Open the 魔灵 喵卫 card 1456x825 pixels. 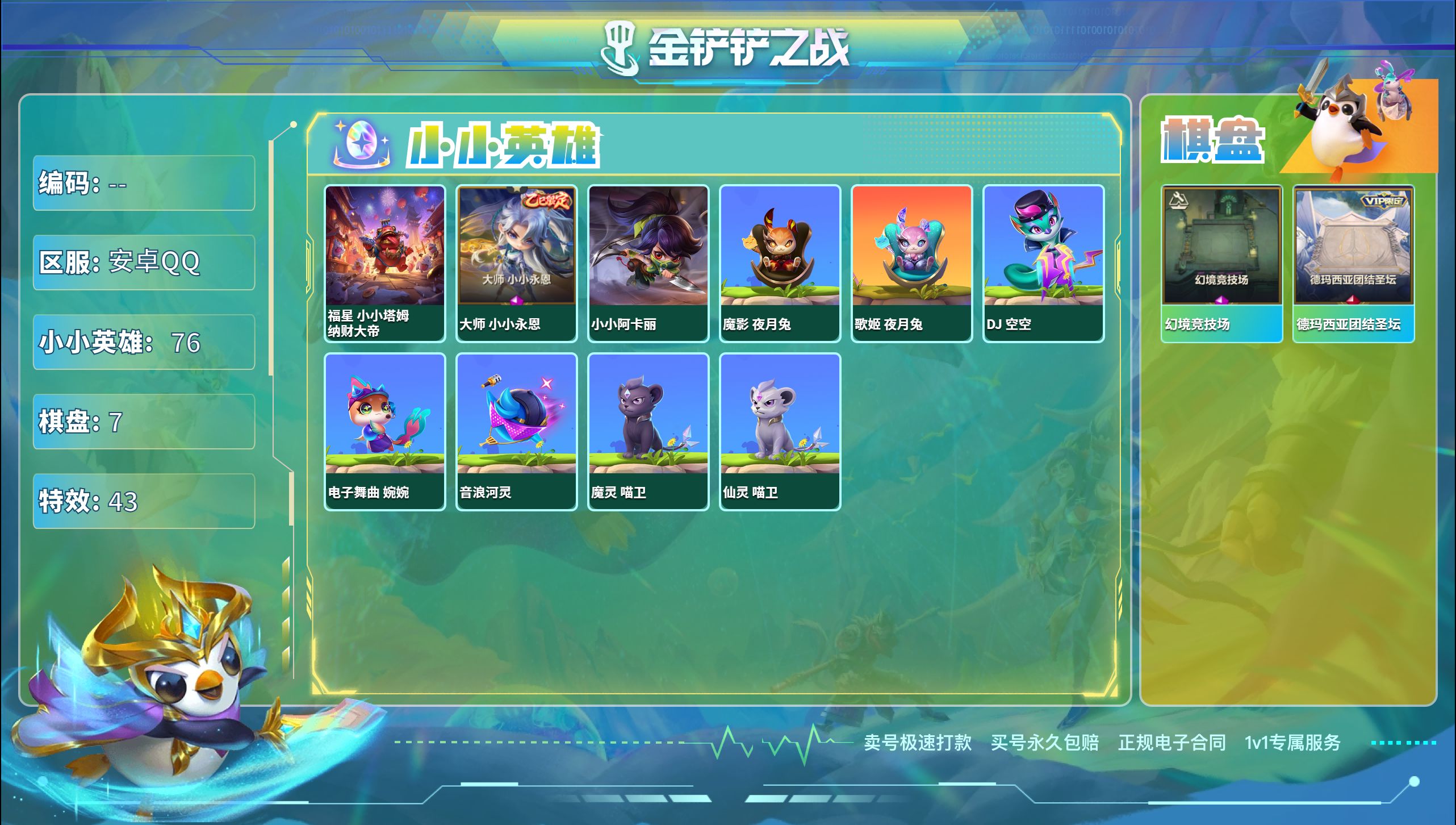(x=648, y=431)
